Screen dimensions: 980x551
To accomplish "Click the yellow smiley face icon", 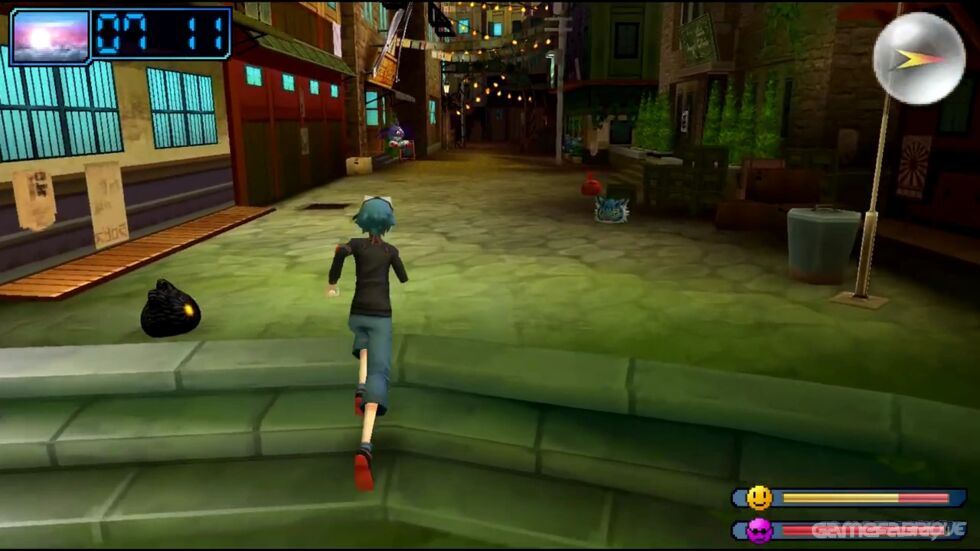I will (759, 497).
